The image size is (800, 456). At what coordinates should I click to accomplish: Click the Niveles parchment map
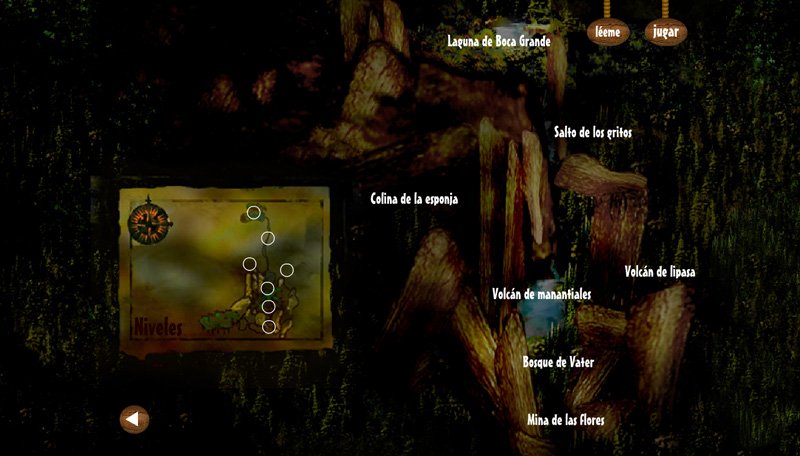(x=224, y=268)
